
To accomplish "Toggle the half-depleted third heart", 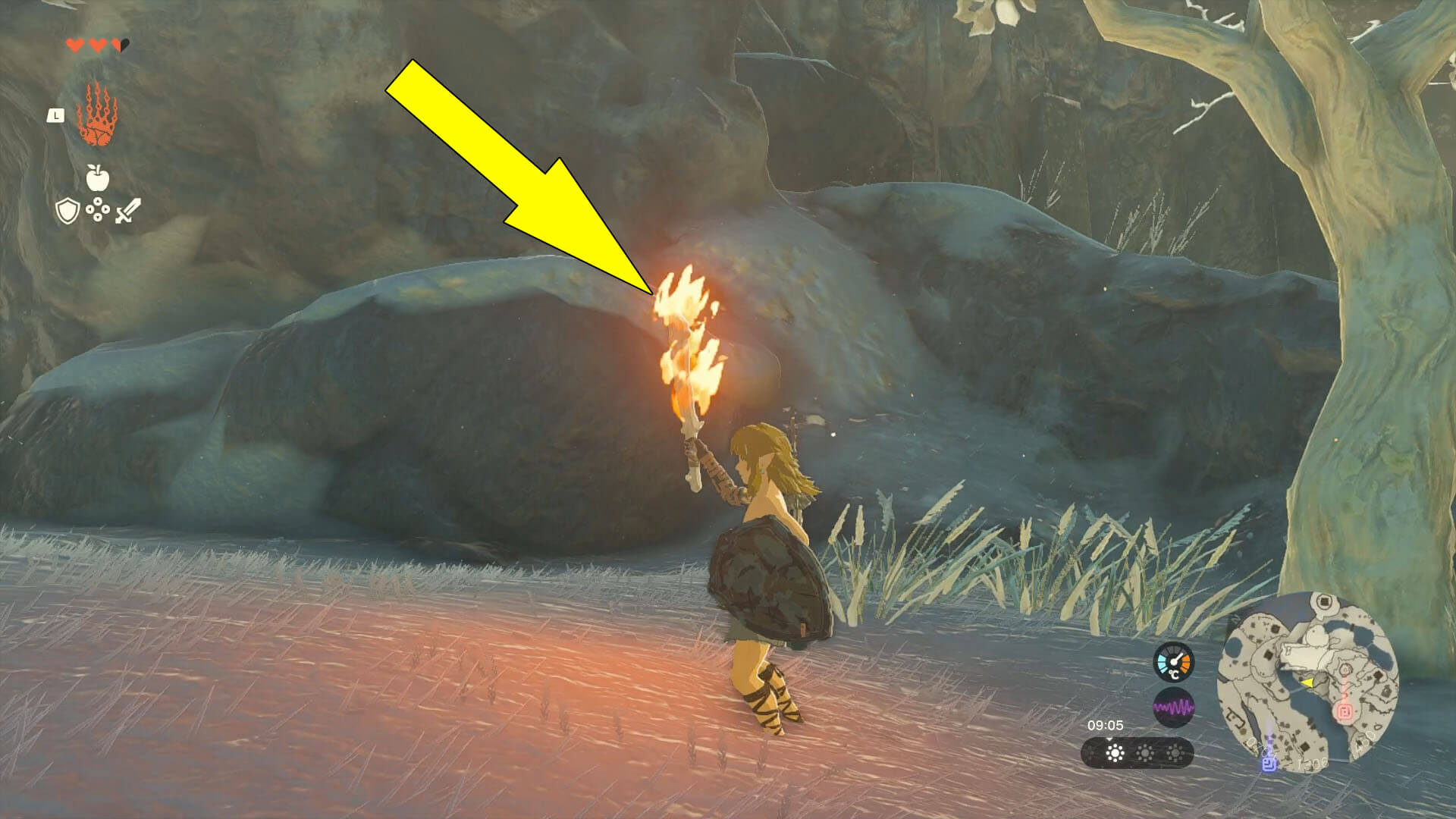I will (x=120, y=45).
